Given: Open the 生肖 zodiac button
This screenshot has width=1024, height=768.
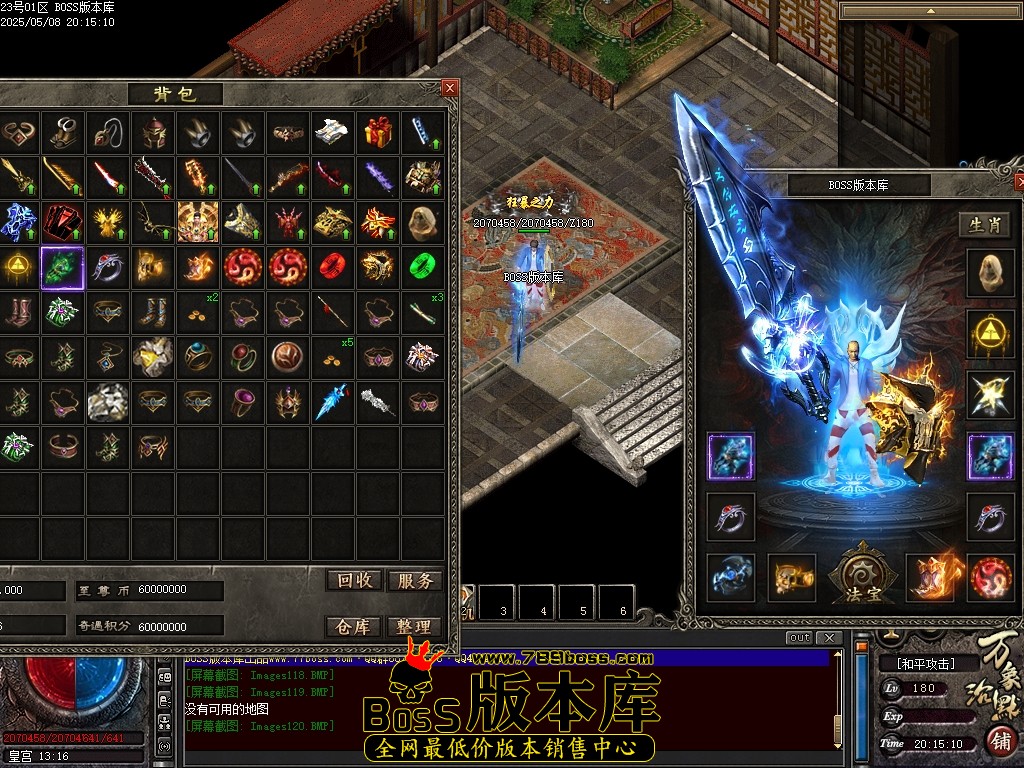Looking at the screenshot, I should coord(984,225).
